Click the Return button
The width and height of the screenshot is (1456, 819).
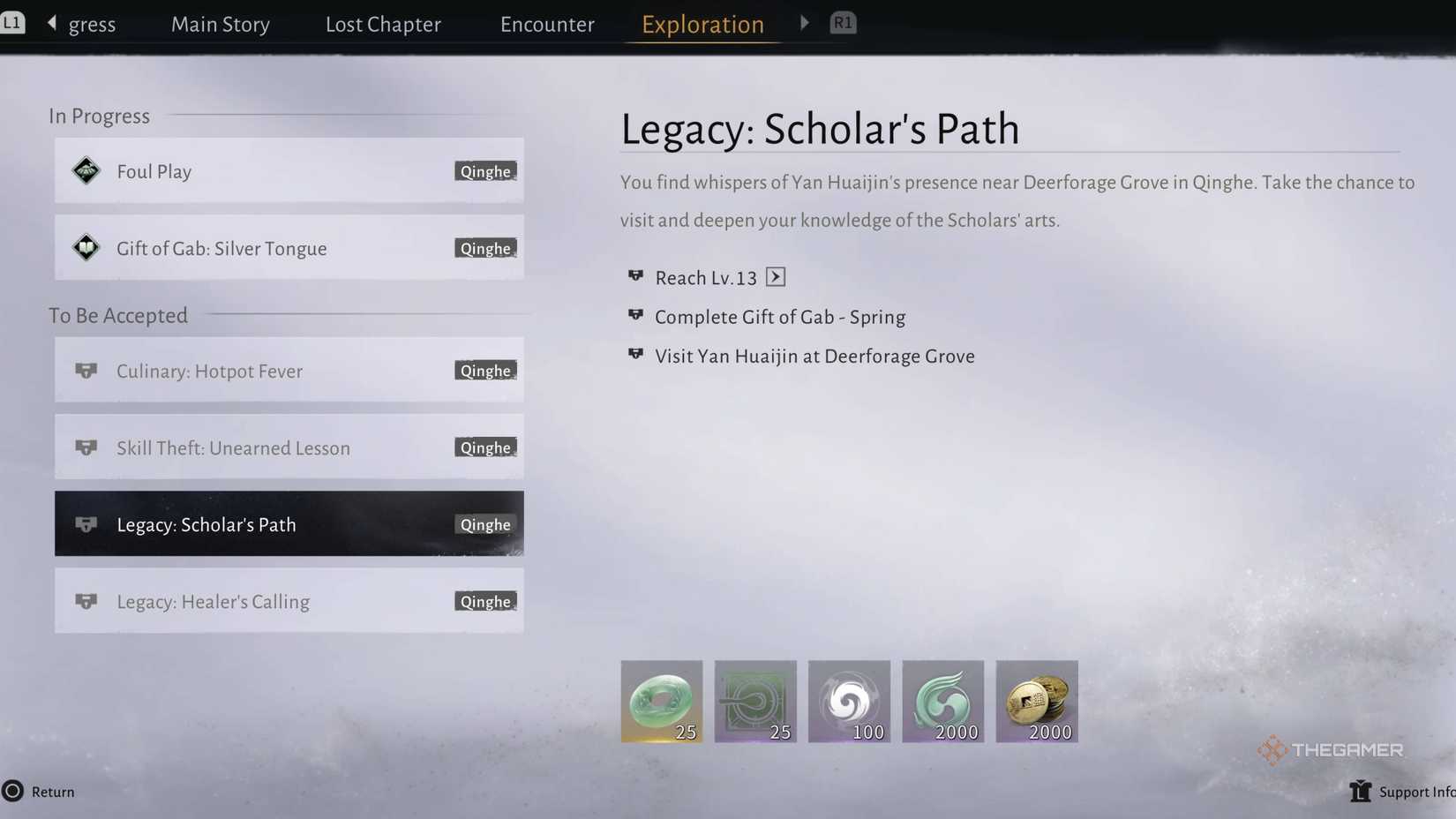pos(40,792)
